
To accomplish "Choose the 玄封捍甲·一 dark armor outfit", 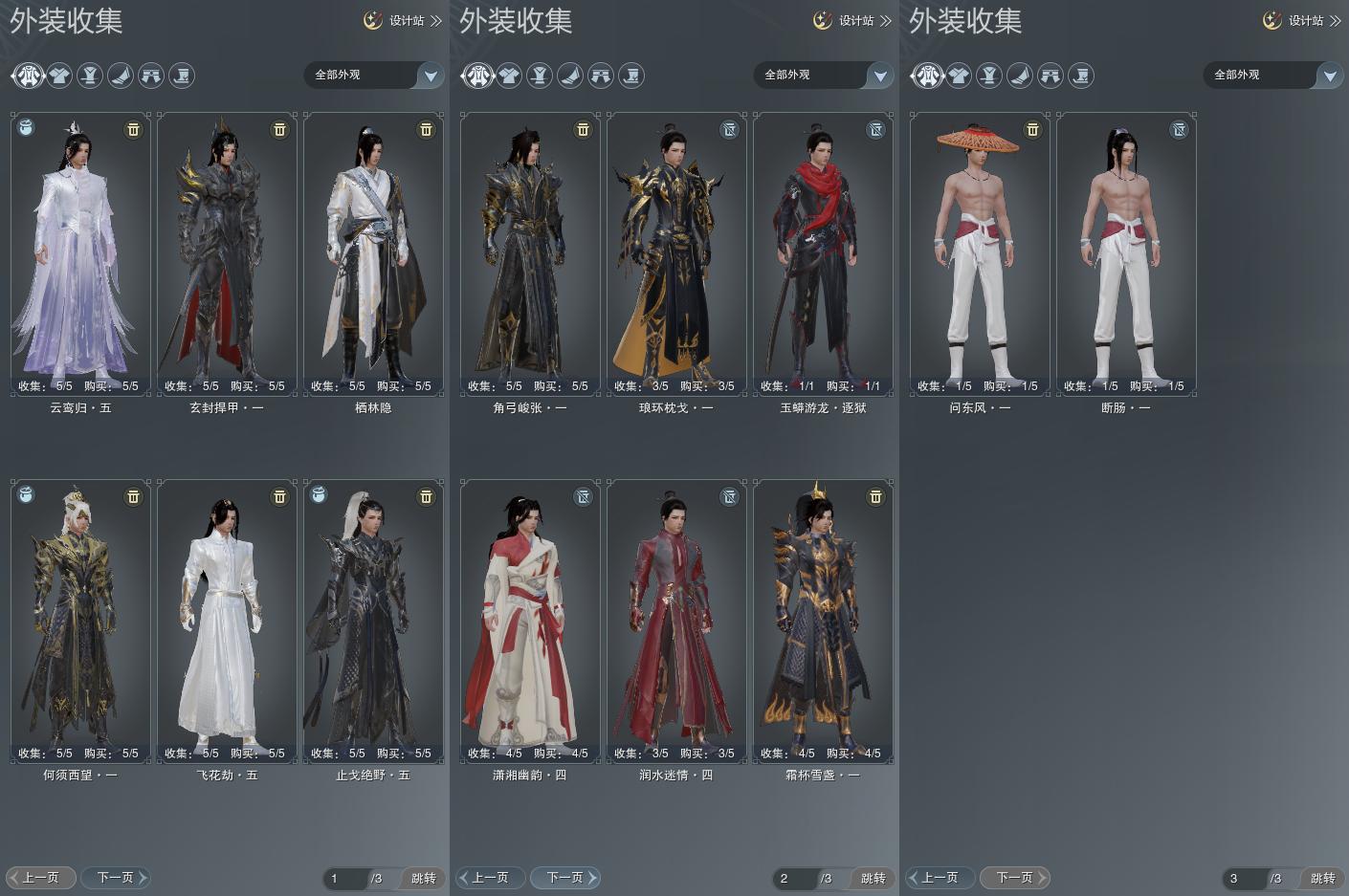I will coord(227,253).
